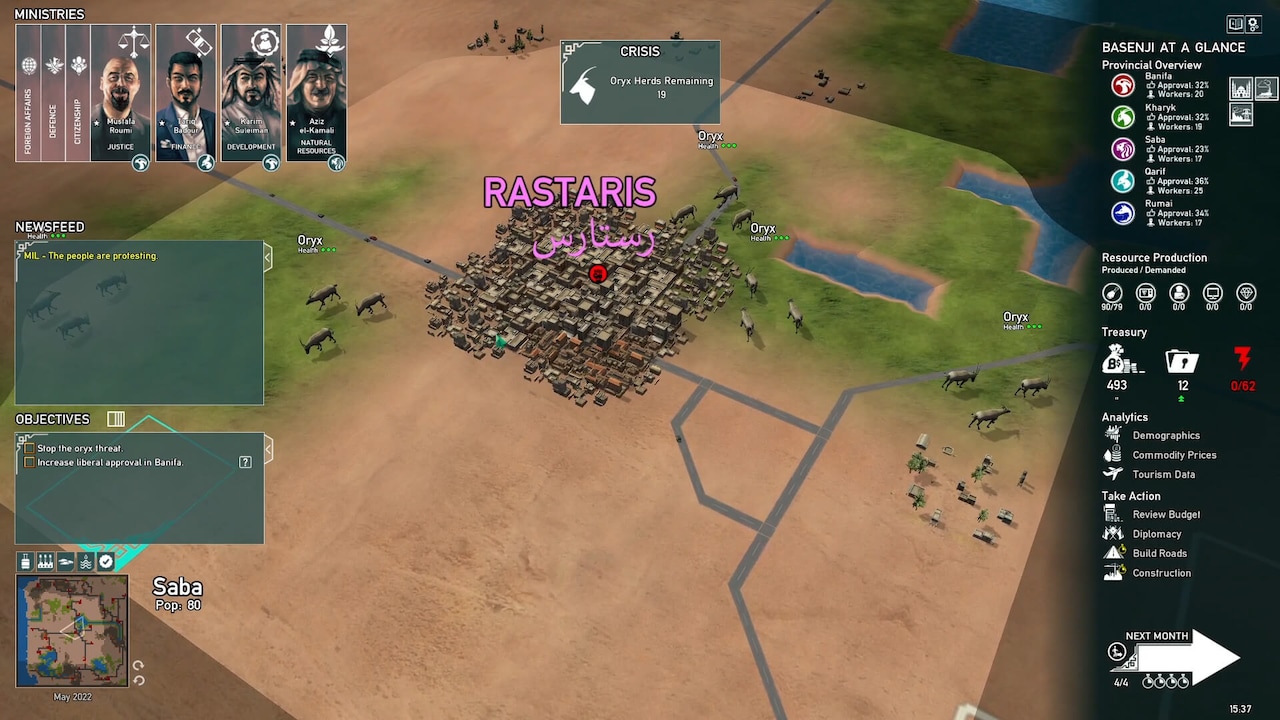1280x720 pixels.
Task: Select the Diplomacy action
Action: pos(1156,533)
